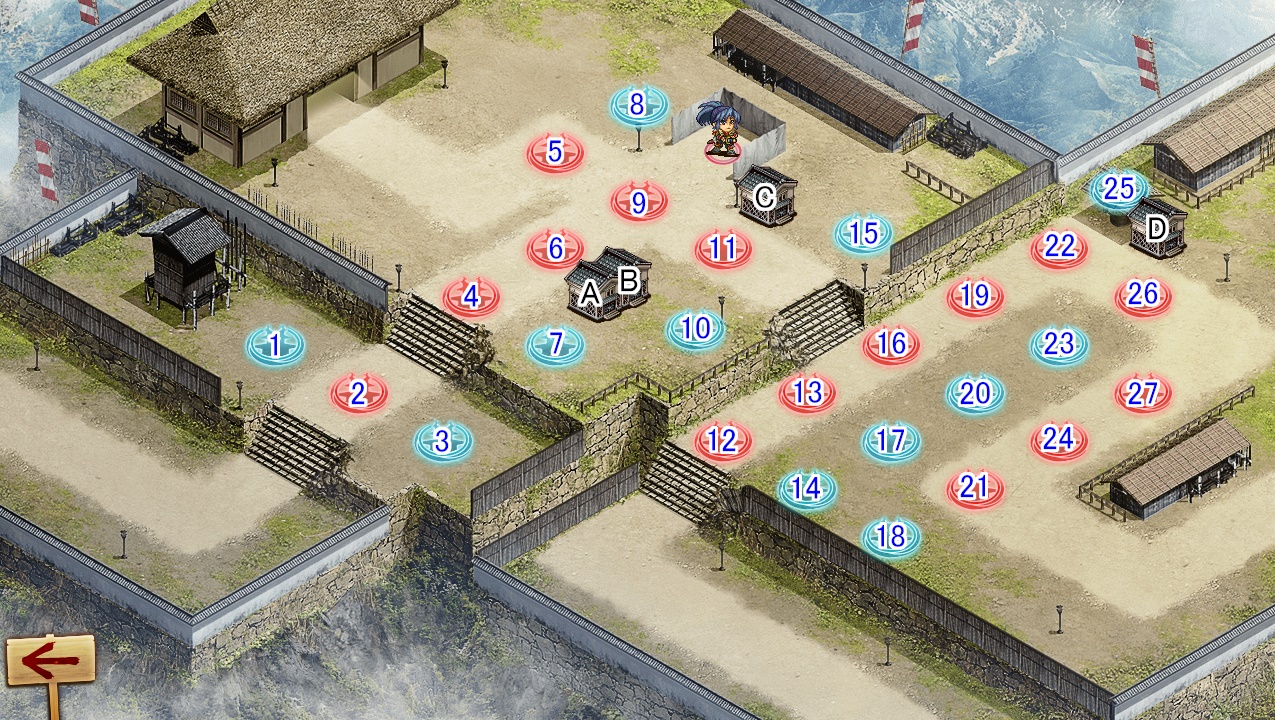Select blue stage node 1
This screenshot has width=1275, height=720.
point(275,346)
